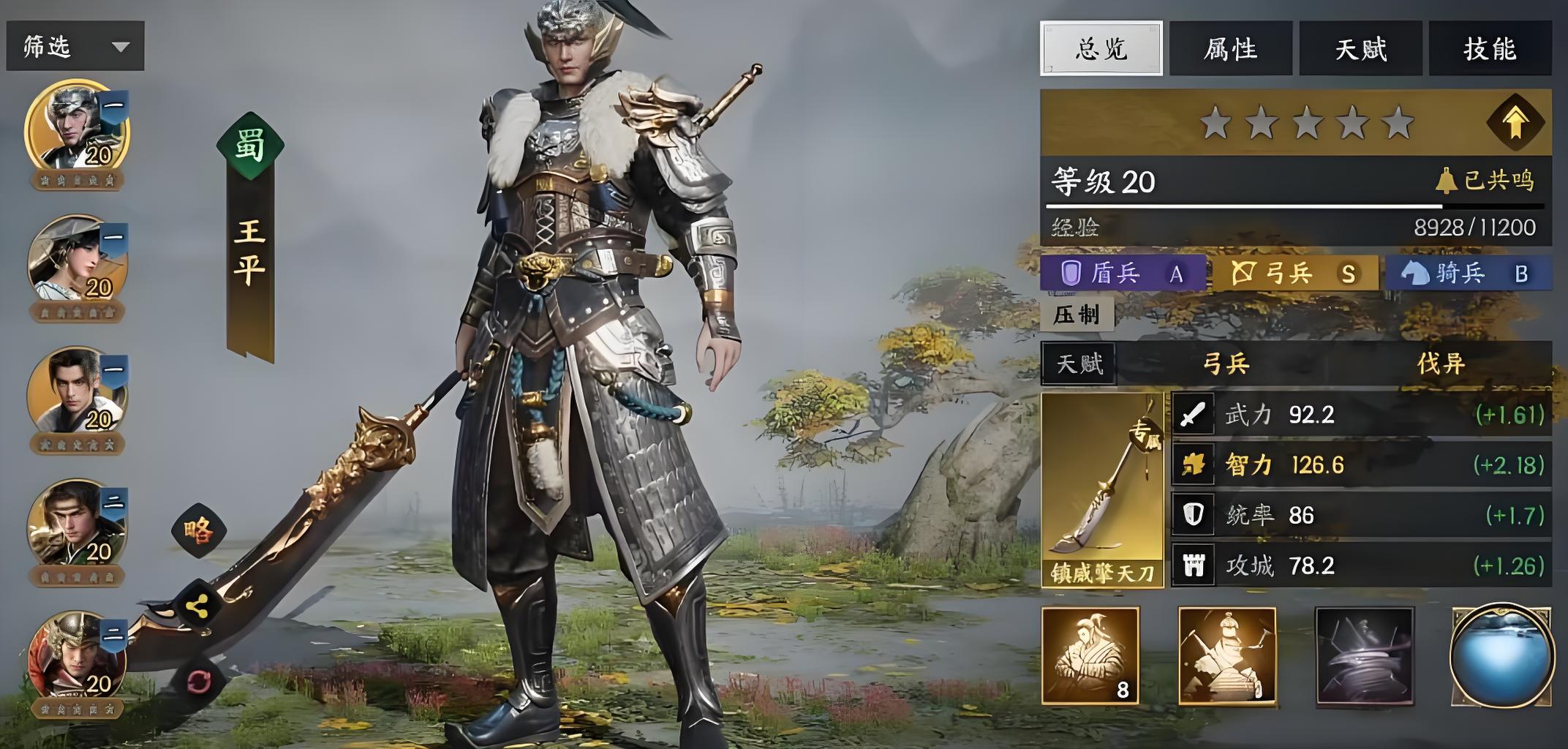The width and height of the screenshot is (1568, 749).
Task: Open the 筛选 filter dropdown
Action: pyautogui.click(x=75, y=47)
